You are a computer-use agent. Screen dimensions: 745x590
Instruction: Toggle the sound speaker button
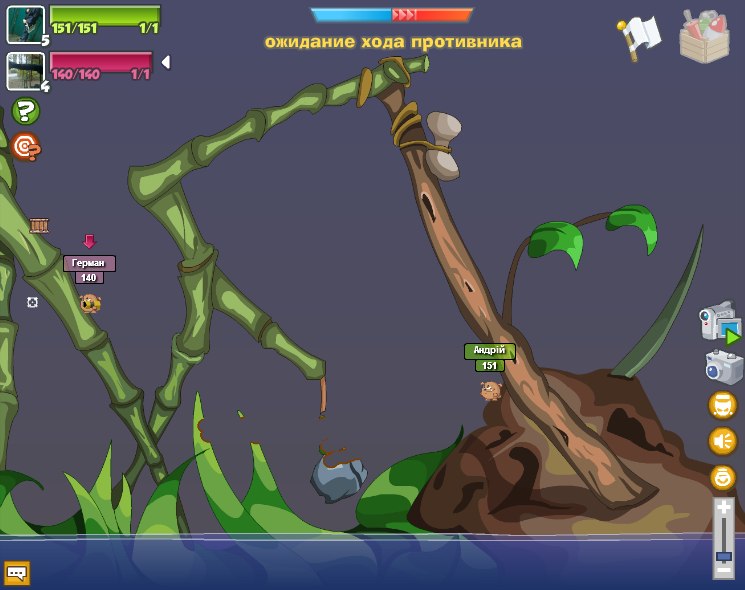coord(722,441)
